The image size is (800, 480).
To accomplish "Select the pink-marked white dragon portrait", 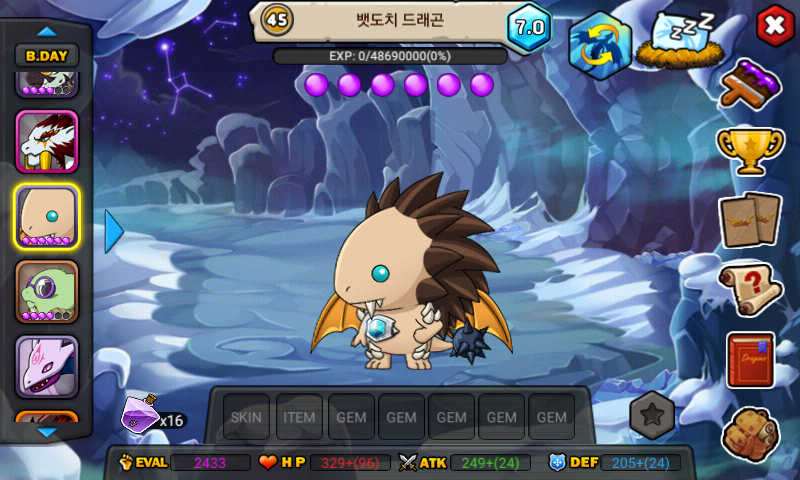I will 47,366.
